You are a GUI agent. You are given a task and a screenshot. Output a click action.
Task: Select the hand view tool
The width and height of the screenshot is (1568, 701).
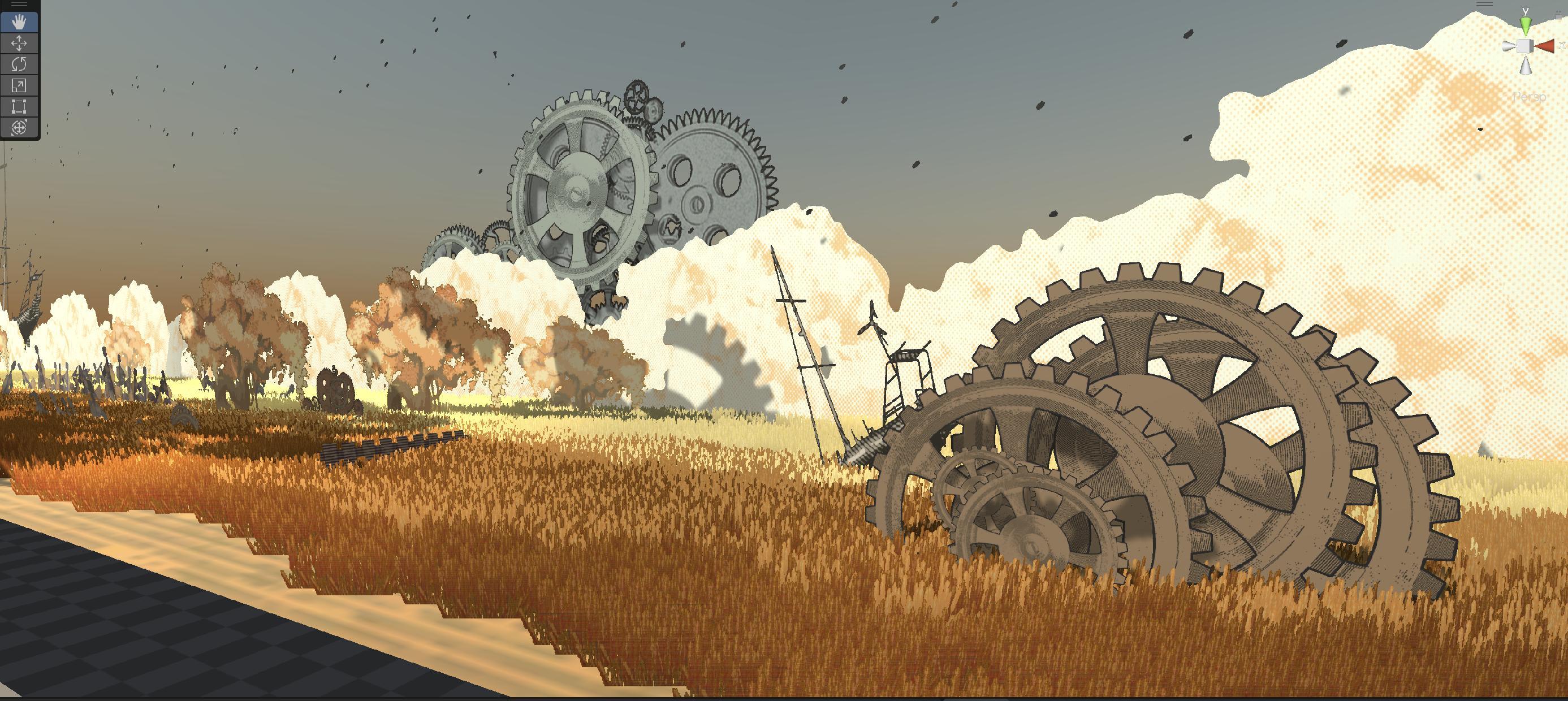[x=19, y=23]
